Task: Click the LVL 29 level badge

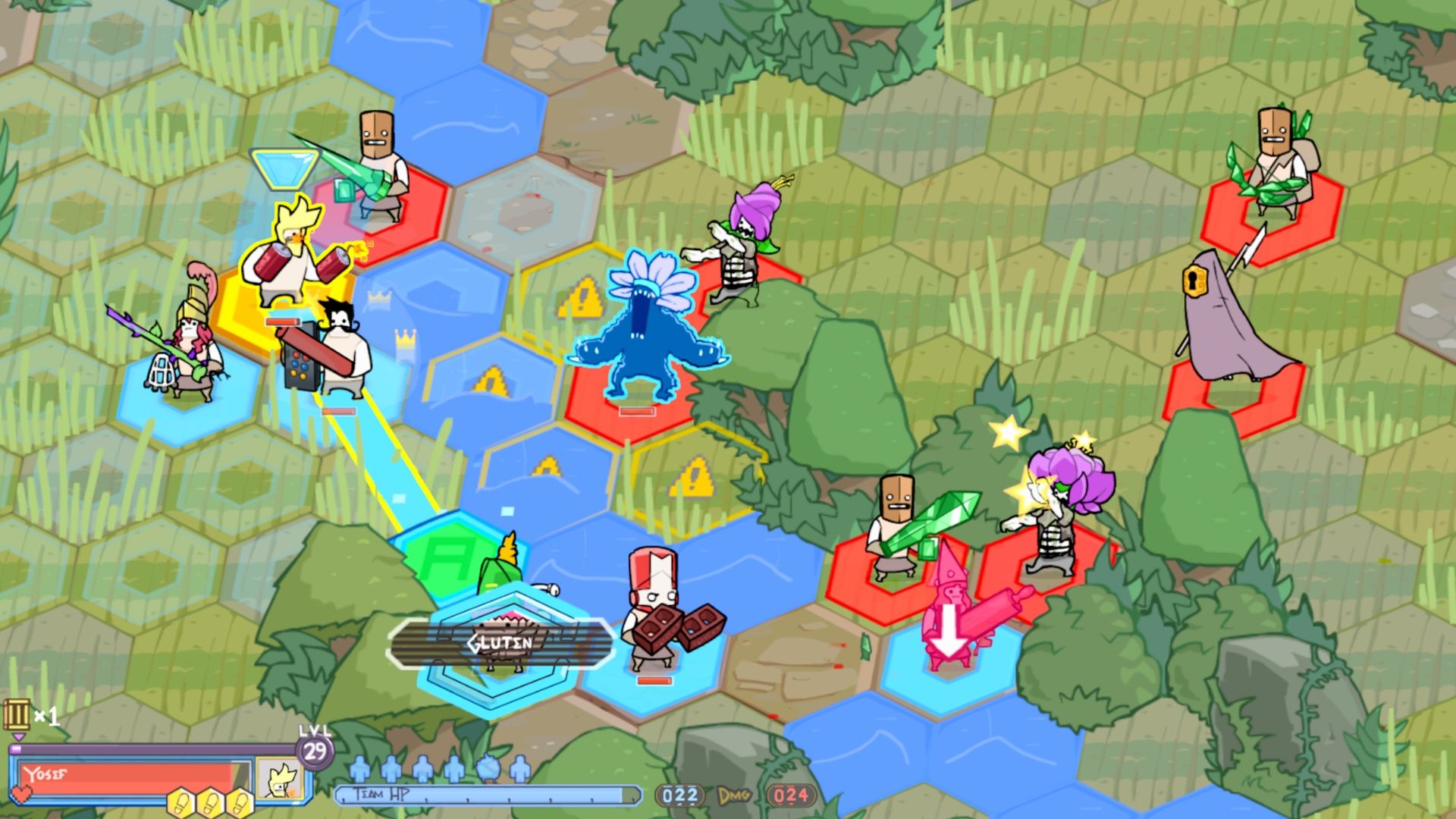Action: 315,751
